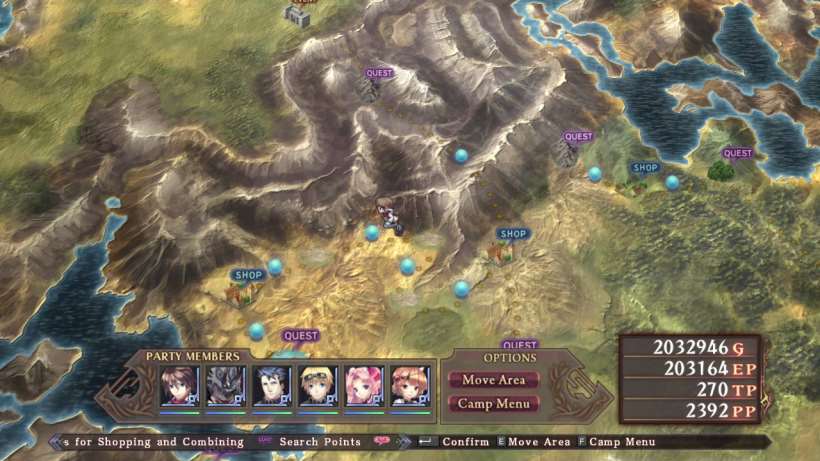
Task: Select the brown-haired boy party portrait
Action: [180, 386]
